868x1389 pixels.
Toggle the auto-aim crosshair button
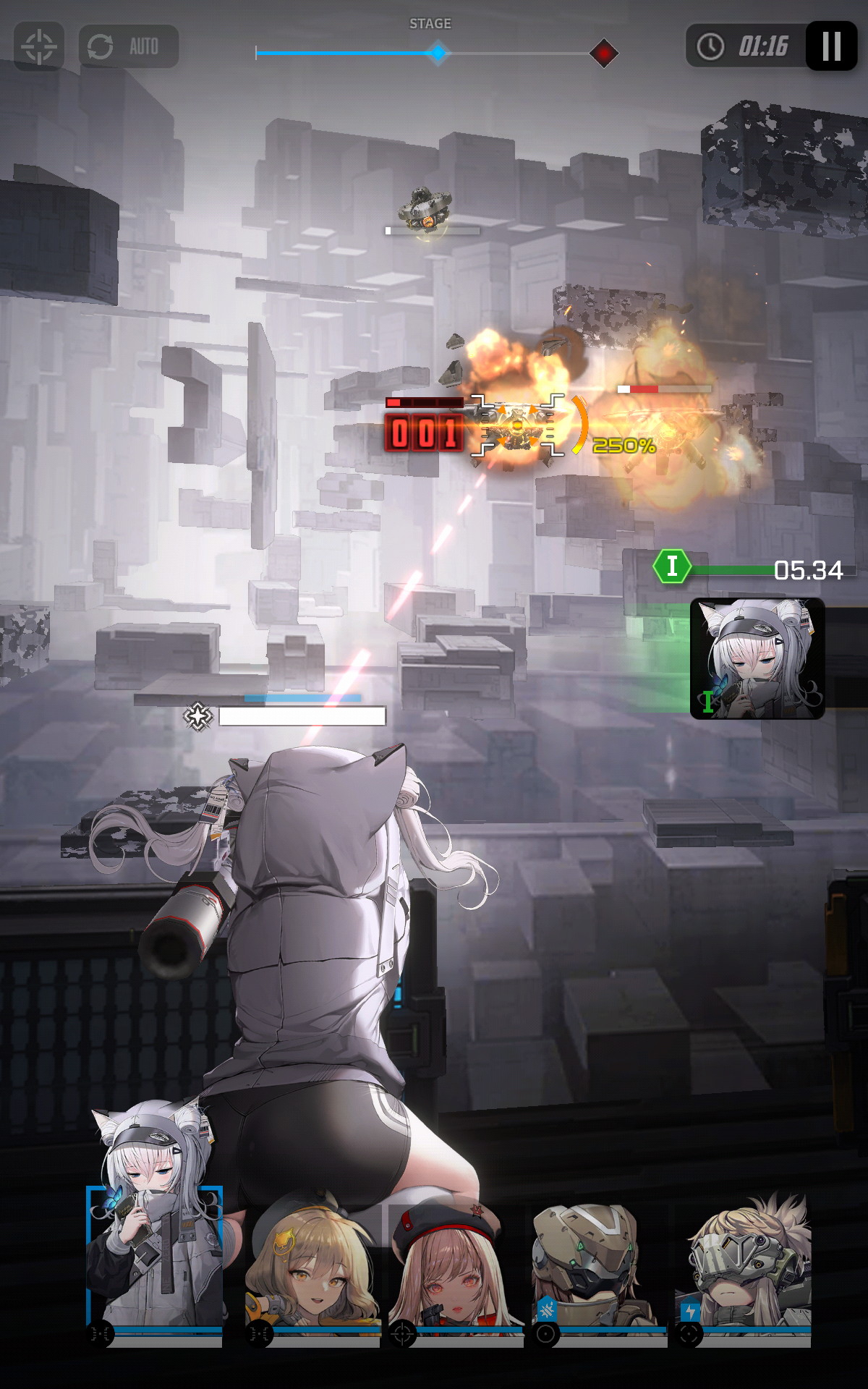[39, 47]
